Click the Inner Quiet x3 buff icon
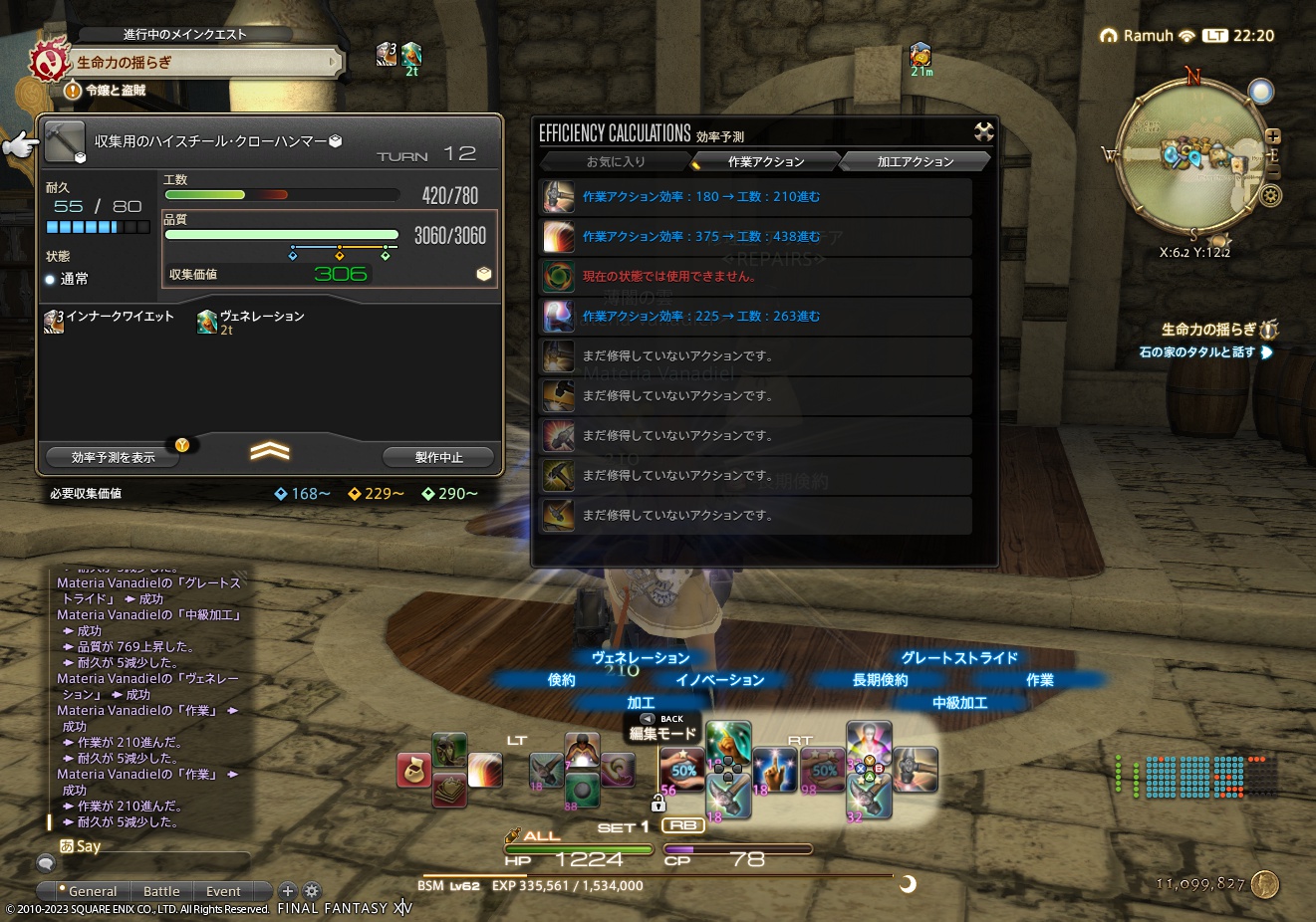The height and width of the screenshot is (922, 1316). tap(53, 321)
